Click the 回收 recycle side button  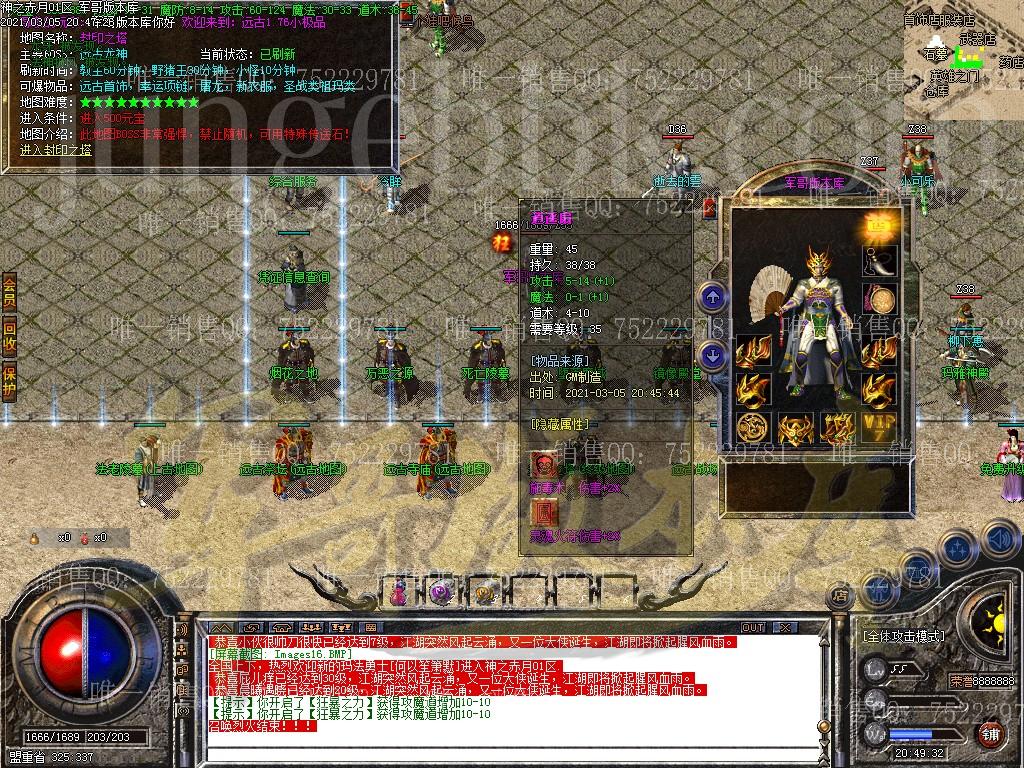coord(9,337)
